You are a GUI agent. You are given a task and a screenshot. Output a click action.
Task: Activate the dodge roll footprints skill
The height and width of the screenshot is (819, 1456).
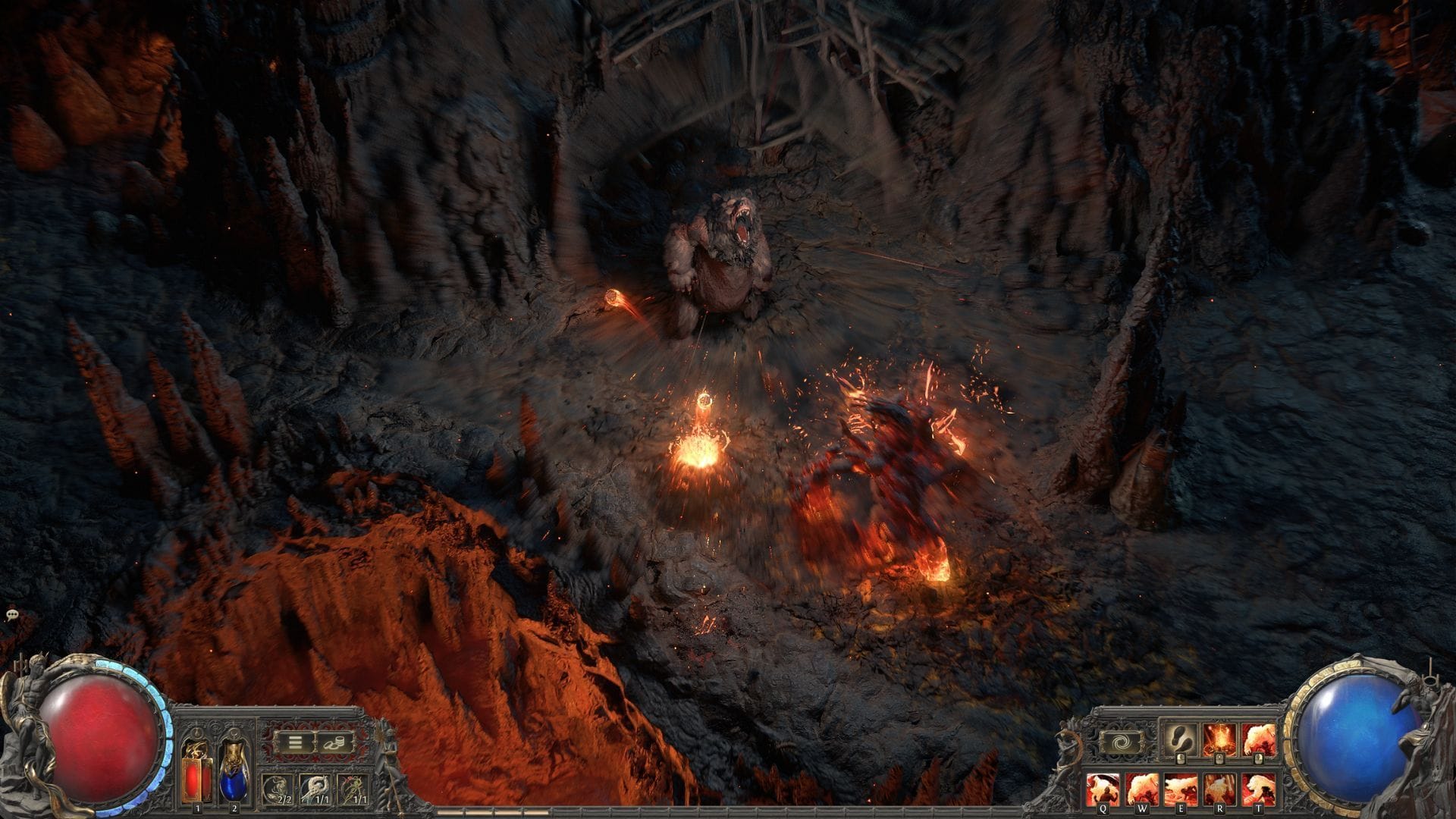tap(1182, 740)
